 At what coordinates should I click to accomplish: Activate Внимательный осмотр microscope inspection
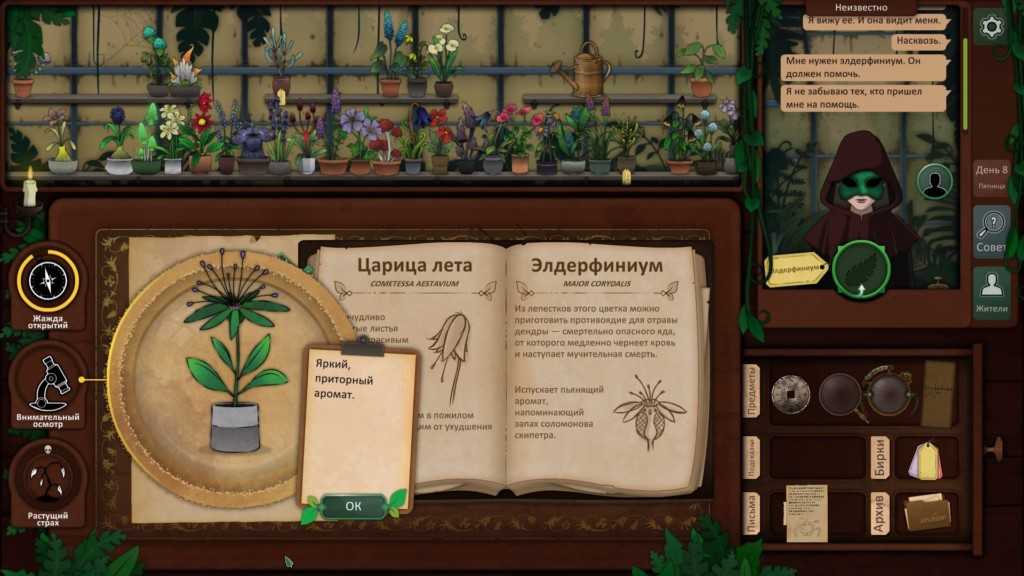pyautogui.click(x=47, y=383)
